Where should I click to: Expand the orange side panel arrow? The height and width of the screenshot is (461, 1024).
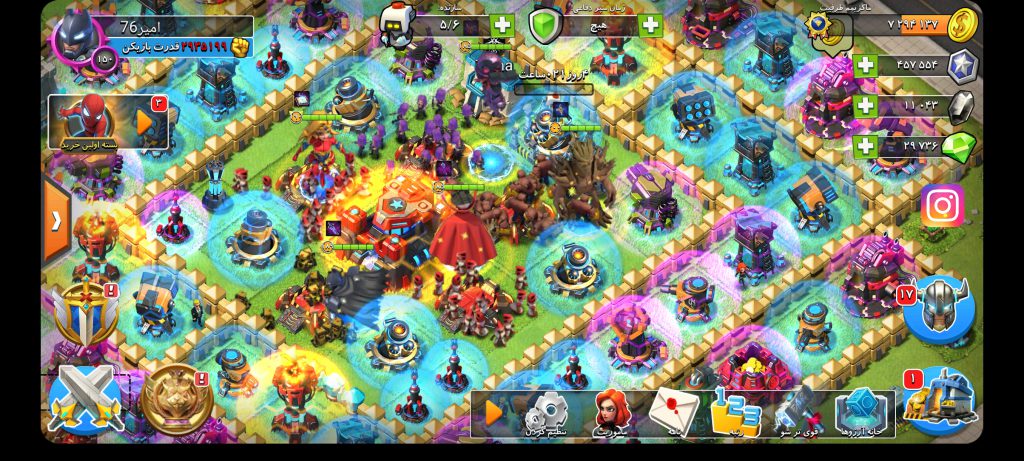click(56, 221)
